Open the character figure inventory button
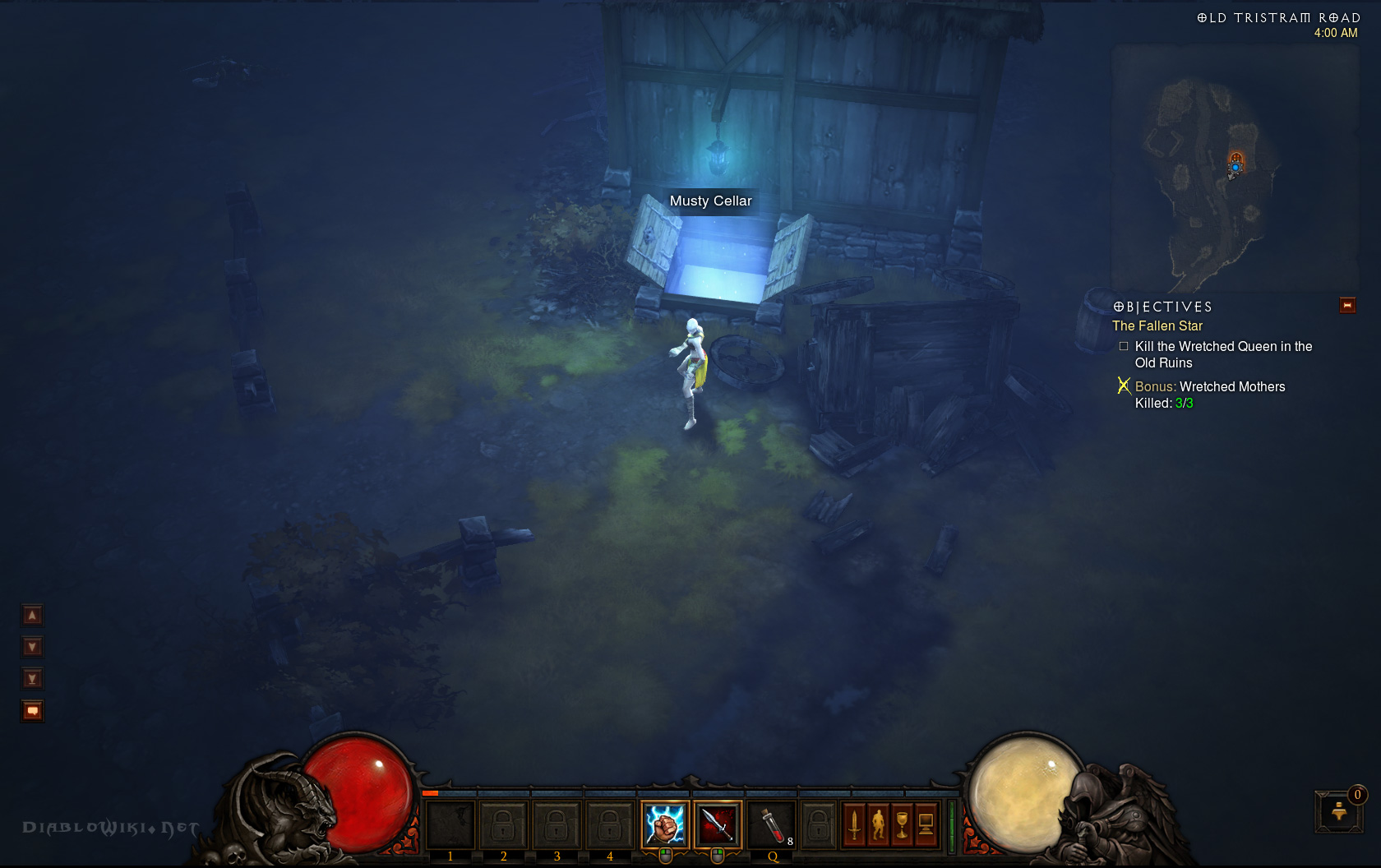The height and width of the screenshot is (868, 1381). pos(878,824)
